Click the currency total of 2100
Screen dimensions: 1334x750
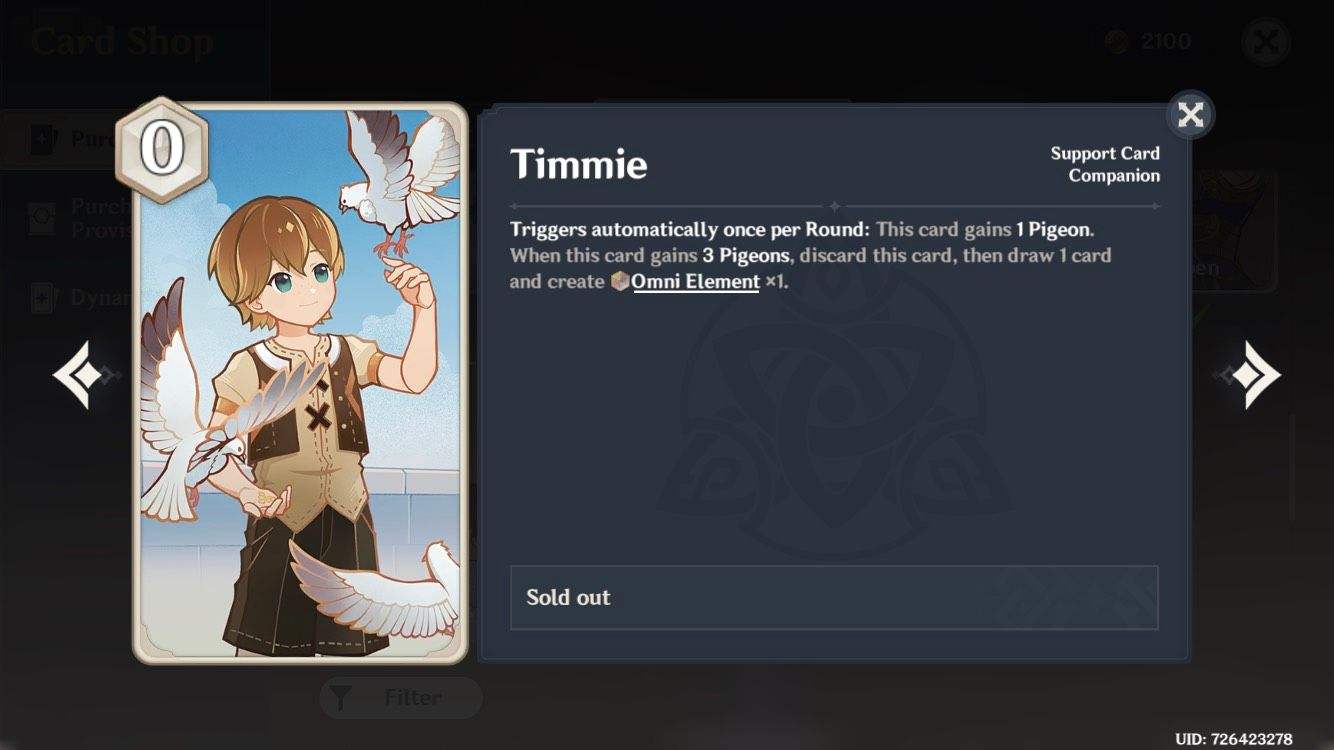tap(1165, 41)
